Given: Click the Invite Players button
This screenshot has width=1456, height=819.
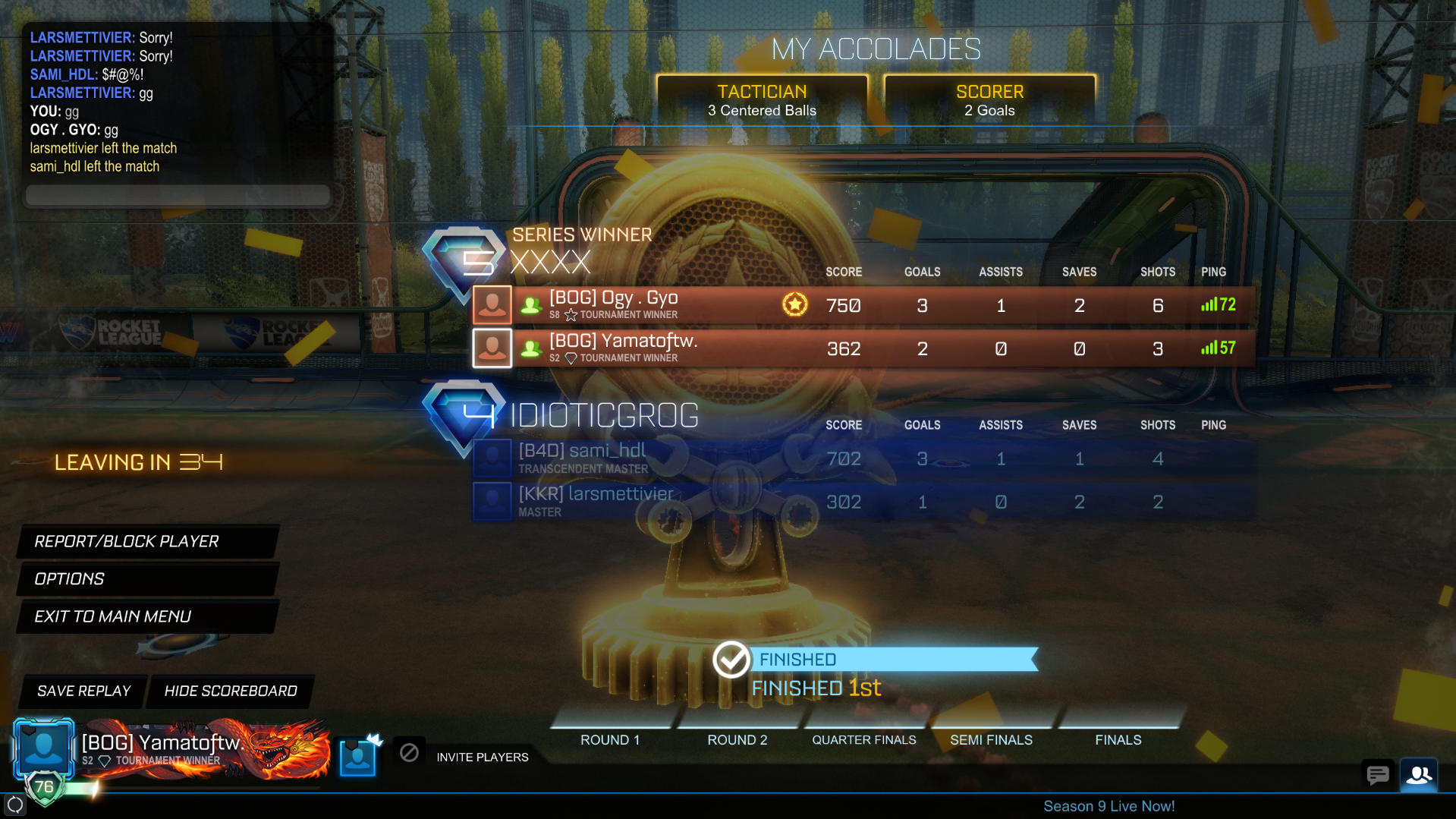Looking at the screenshot, I should [482, 757].
